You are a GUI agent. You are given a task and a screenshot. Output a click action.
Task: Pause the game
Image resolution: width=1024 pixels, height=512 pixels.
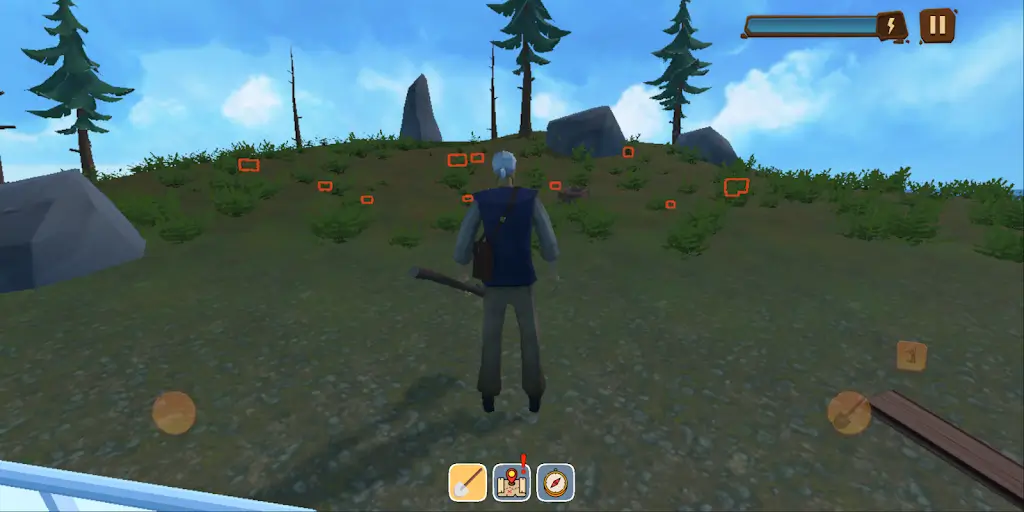(937, 25)
